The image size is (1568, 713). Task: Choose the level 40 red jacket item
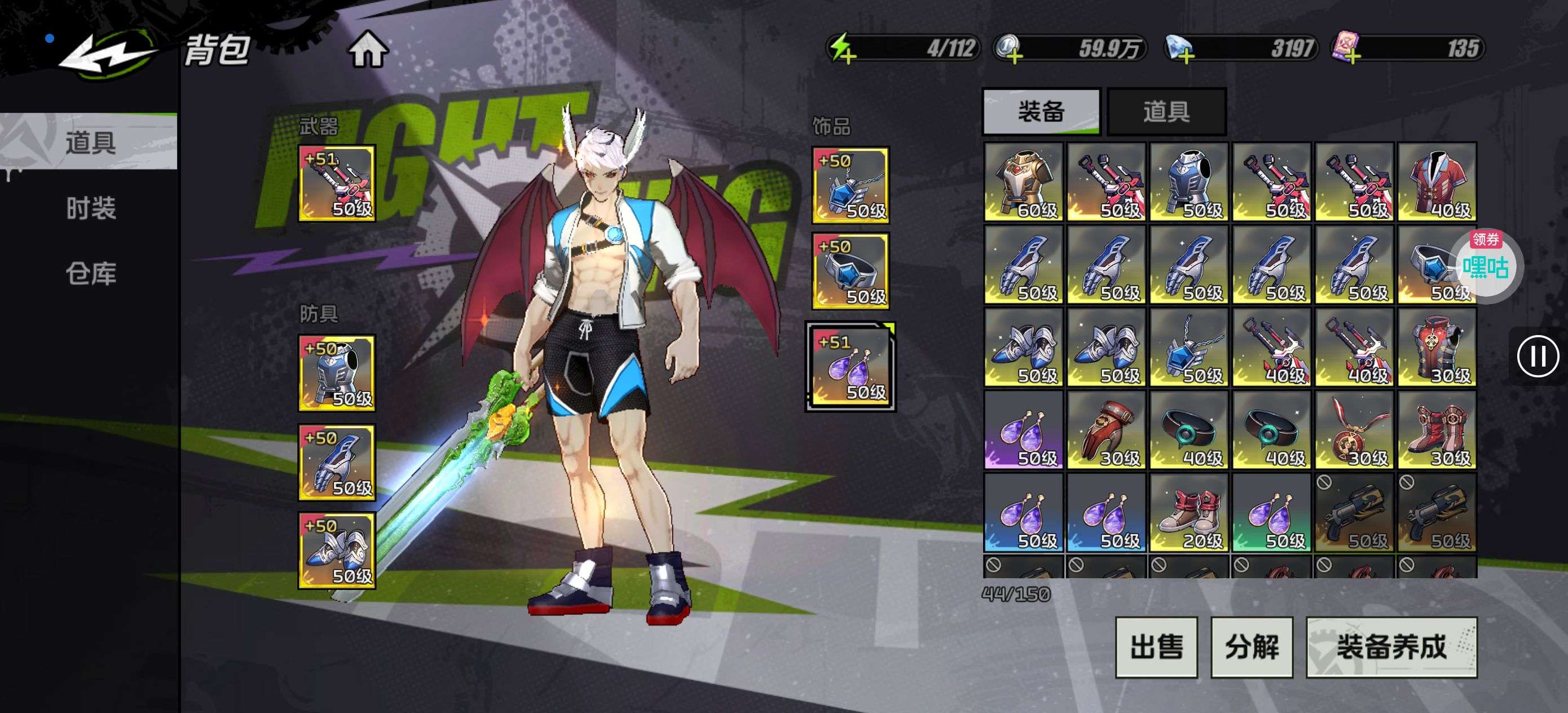1437,182
